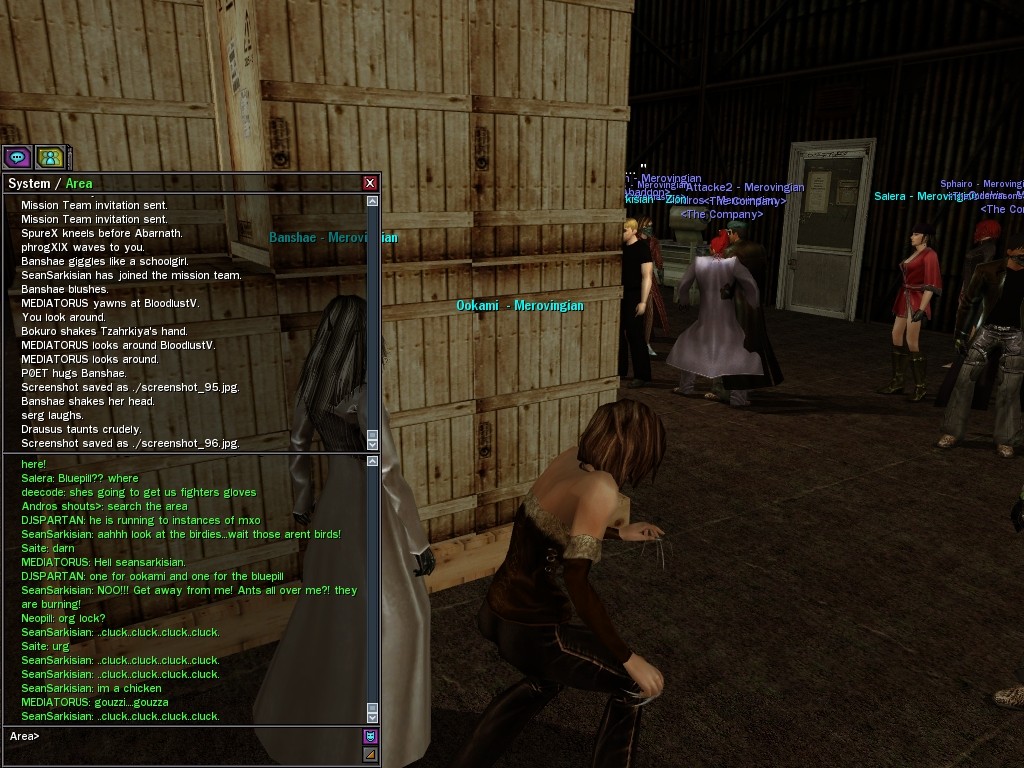Click the System log scroll-up arrow
1024x768 pixels.
(373, 201)
